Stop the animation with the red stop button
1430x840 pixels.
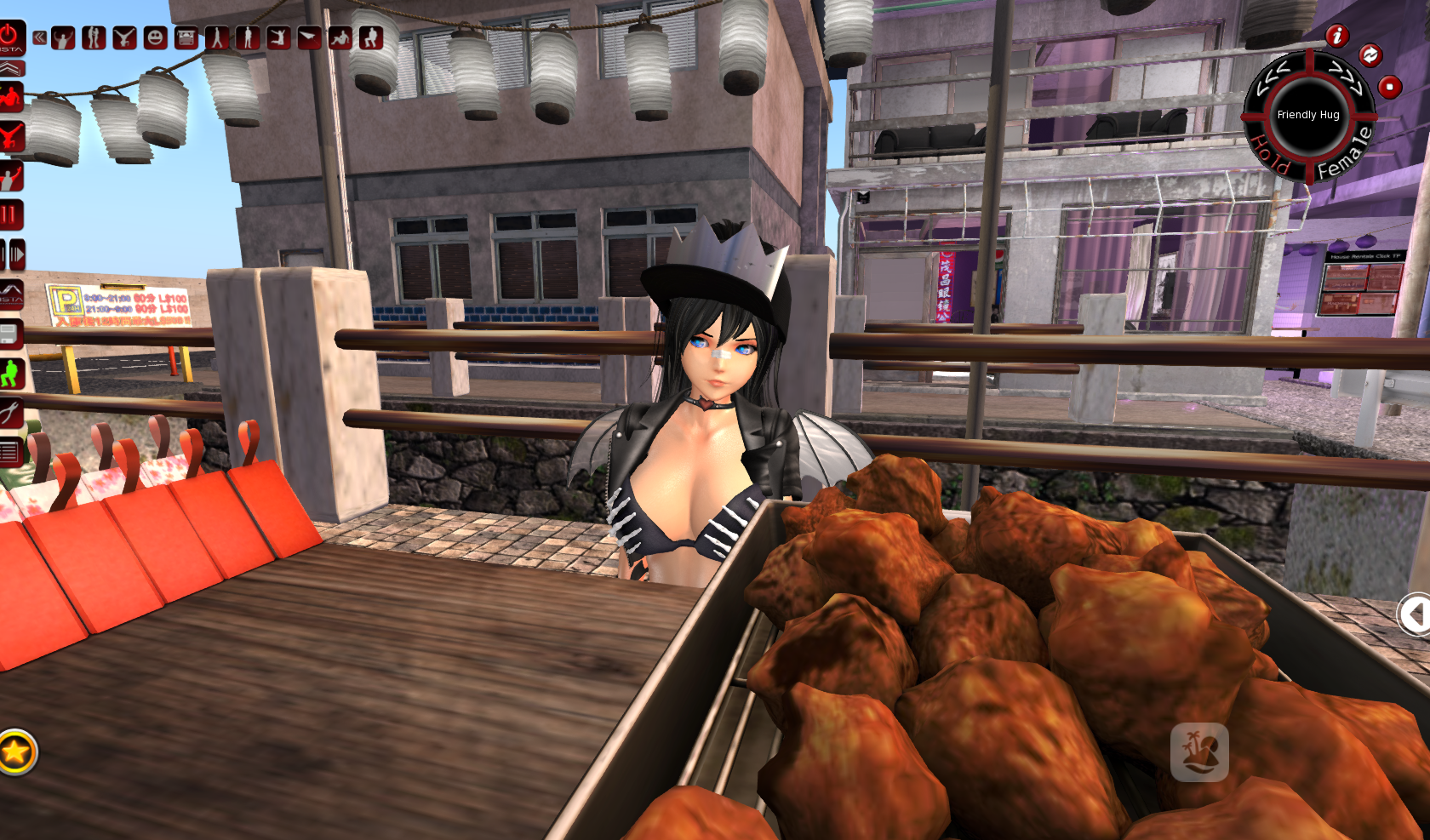coord(1390,87)
